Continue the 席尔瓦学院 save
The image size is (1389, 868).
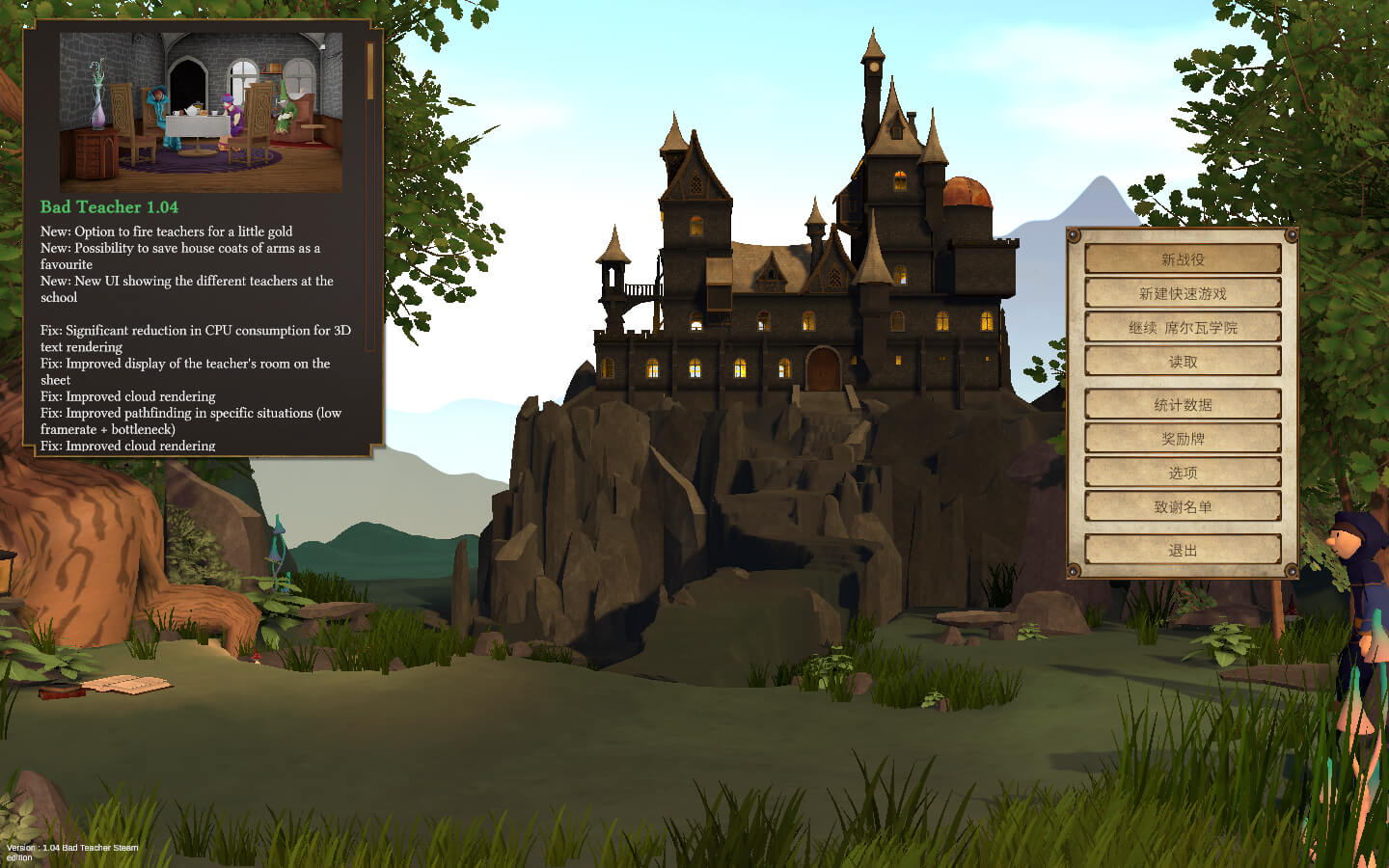tap(1183, 328)
